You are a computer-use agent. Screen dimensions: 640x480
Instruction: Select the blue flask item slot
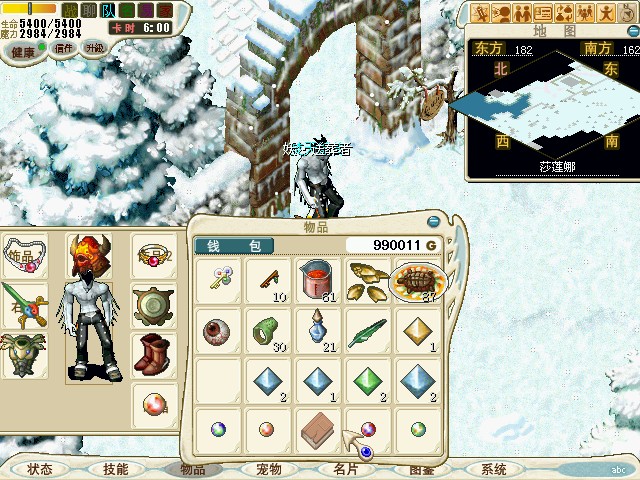tap(318, 331)
